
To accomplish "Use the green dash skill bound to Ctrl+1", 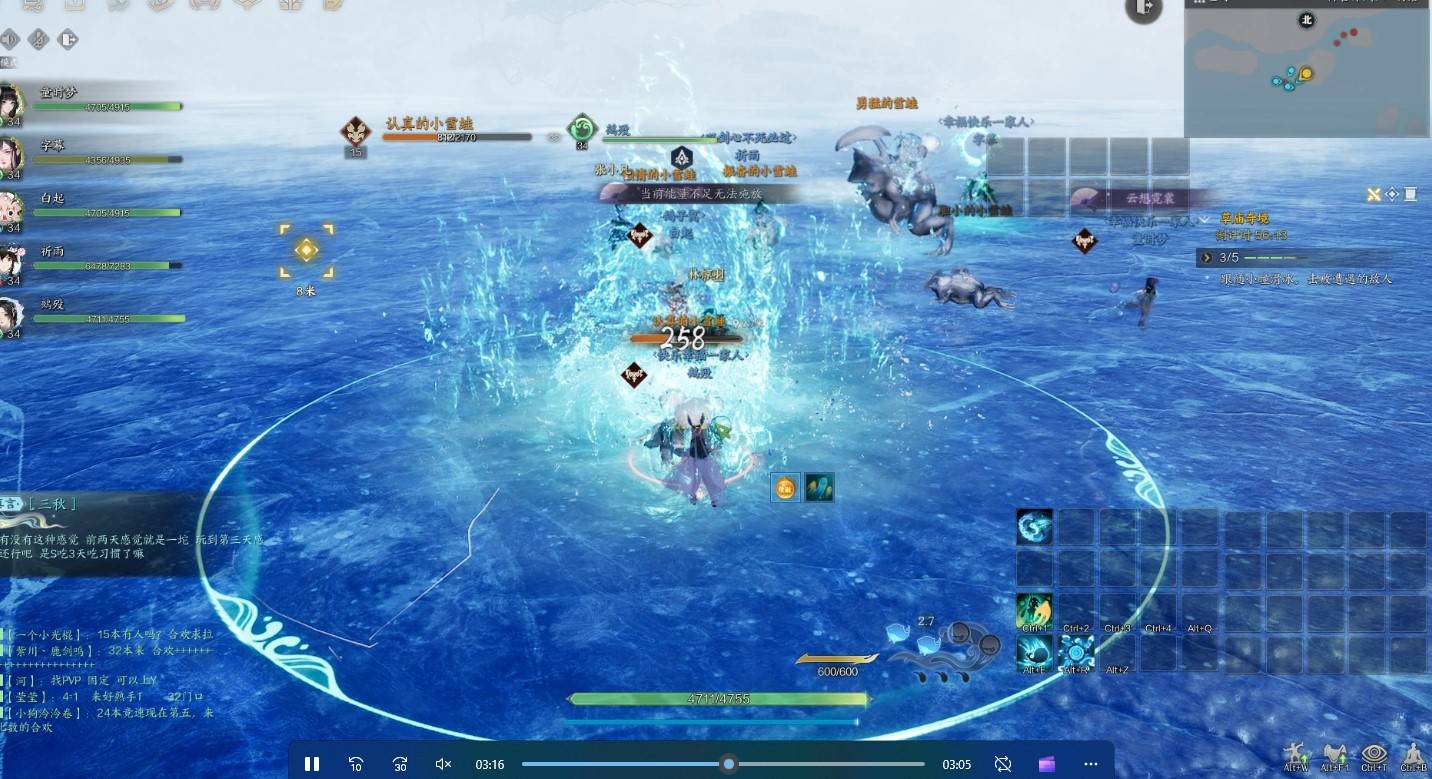I will (x=1035, y=611).
